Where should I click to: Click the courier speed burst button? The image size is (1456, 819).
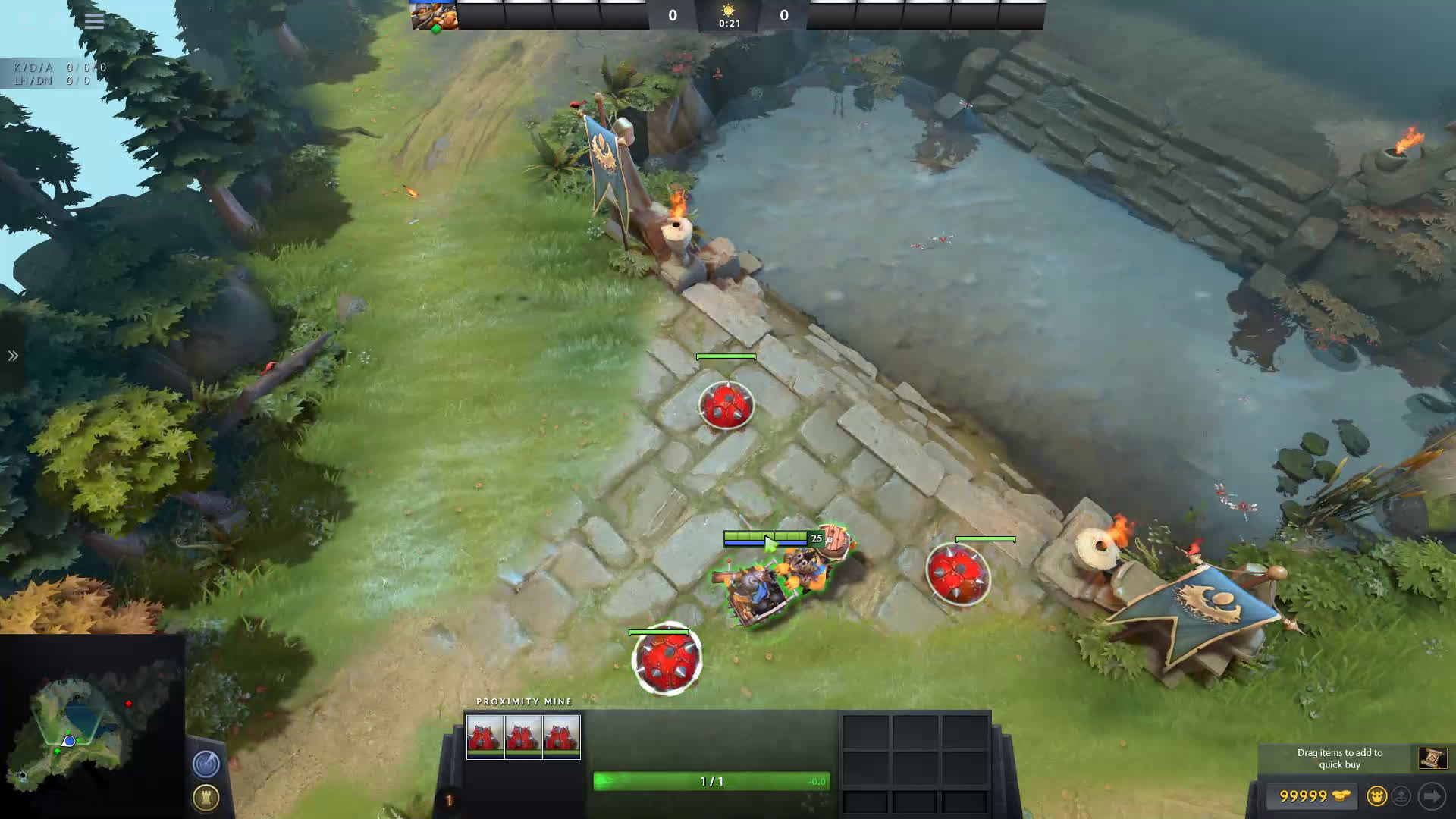1402,796
